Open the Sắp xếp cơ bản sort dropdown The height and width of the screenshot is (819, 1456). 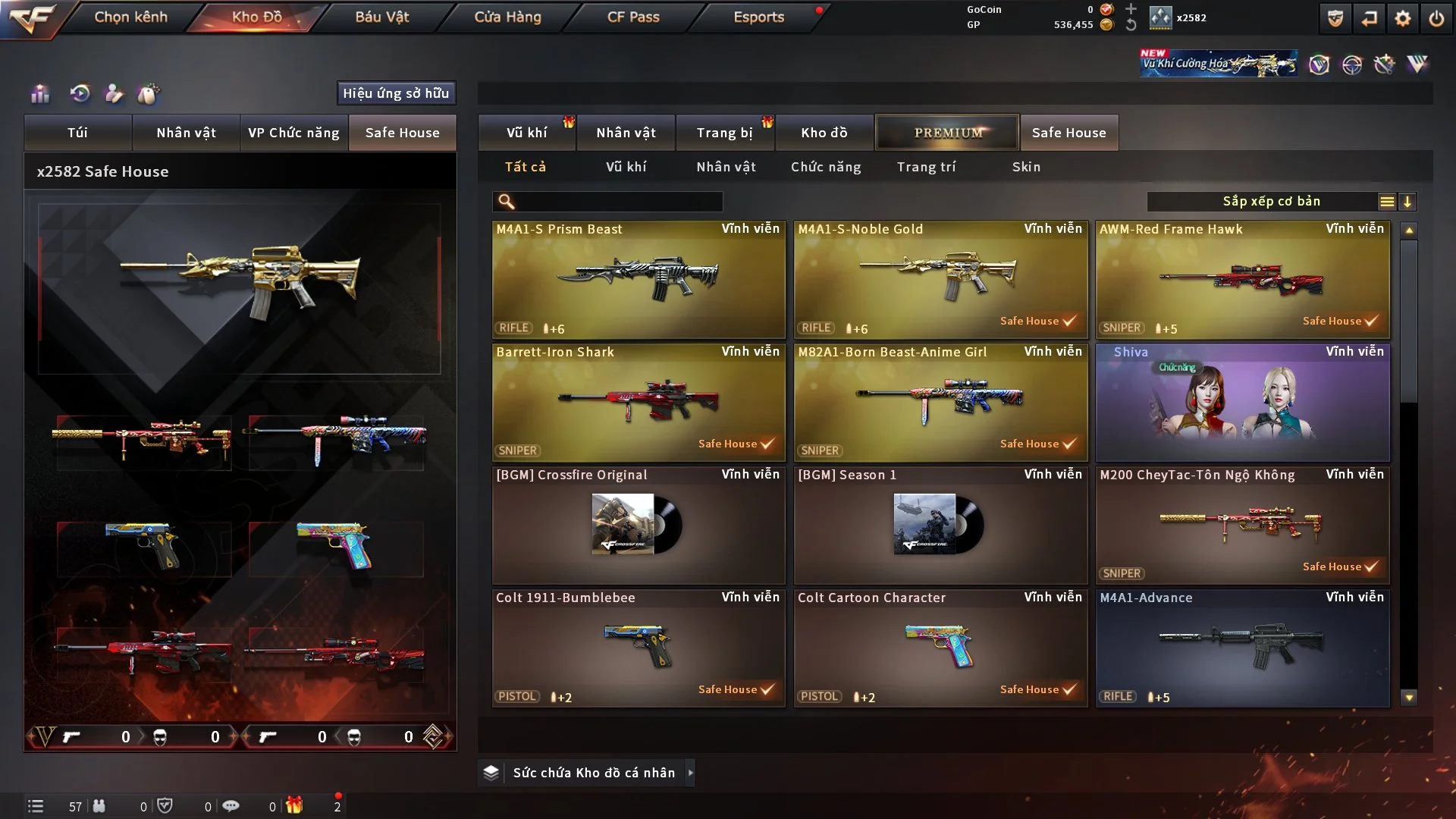tap(1271, 202)
